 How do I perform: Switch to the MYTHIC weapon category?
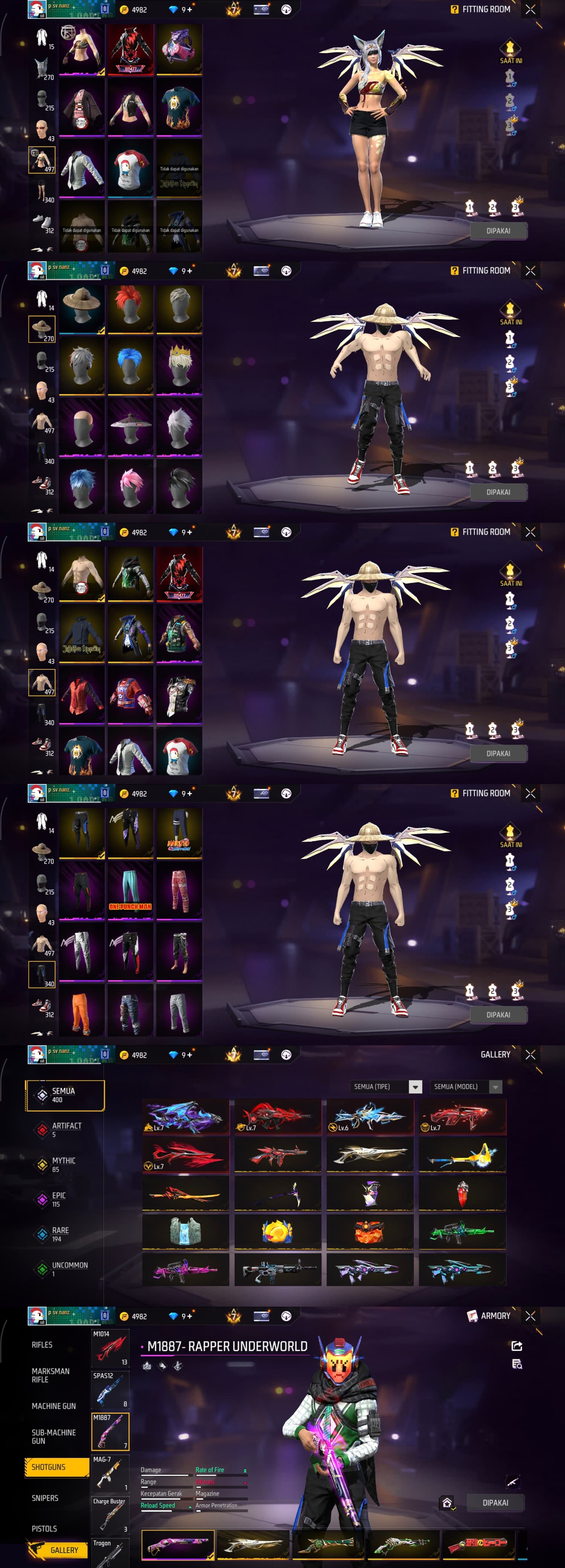pos(63,1164)
